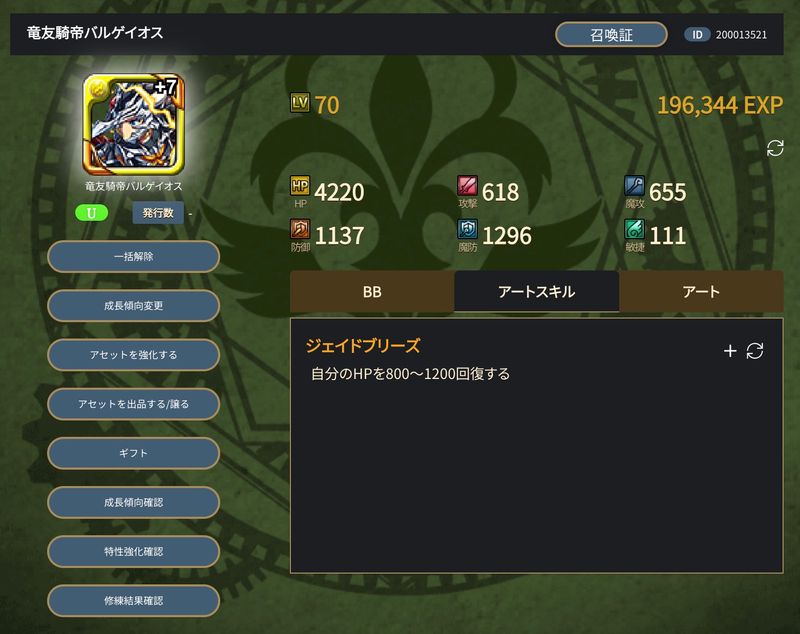View 修練結果確認 results
The width and height of the screenshot is (800, 634).
133,600
